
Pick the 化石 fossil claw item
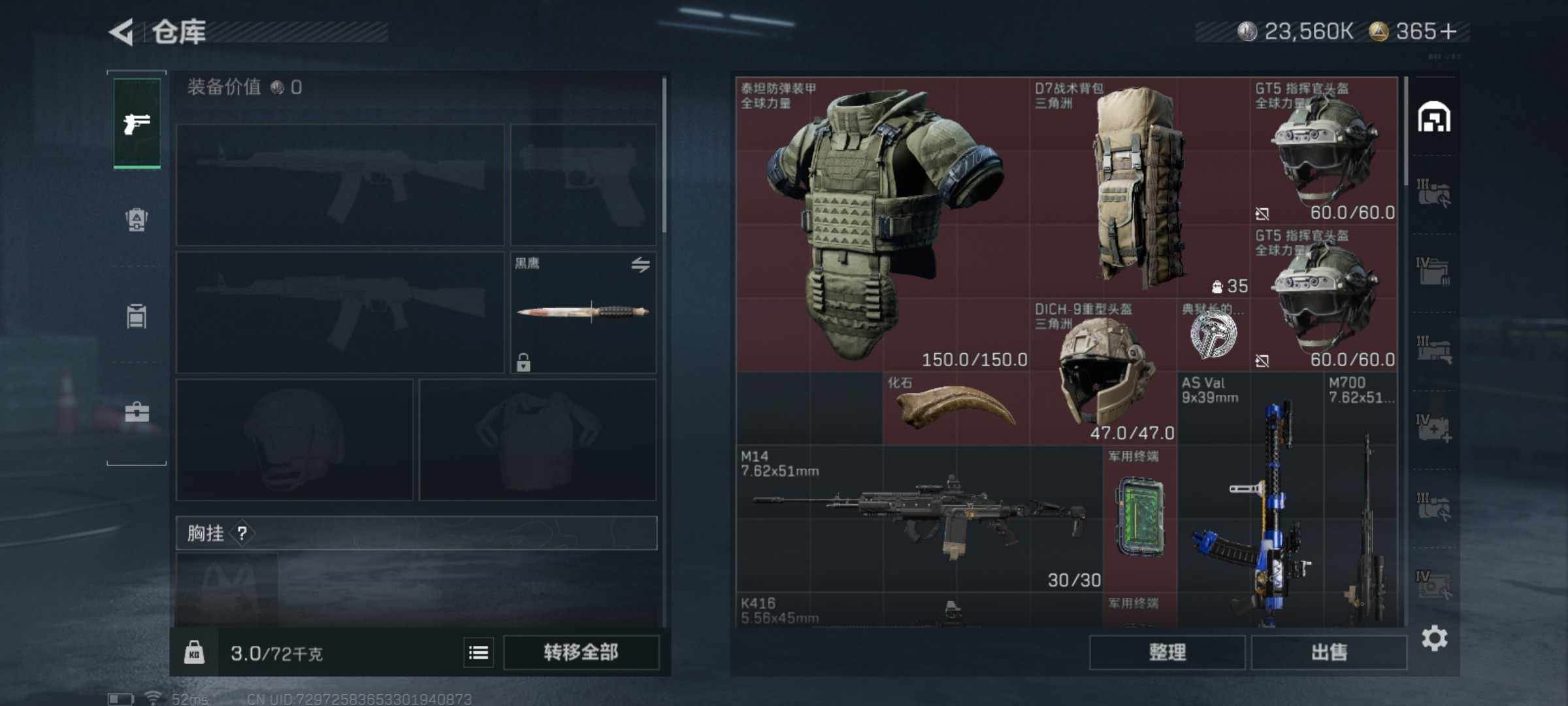click(x=955, y=408)
